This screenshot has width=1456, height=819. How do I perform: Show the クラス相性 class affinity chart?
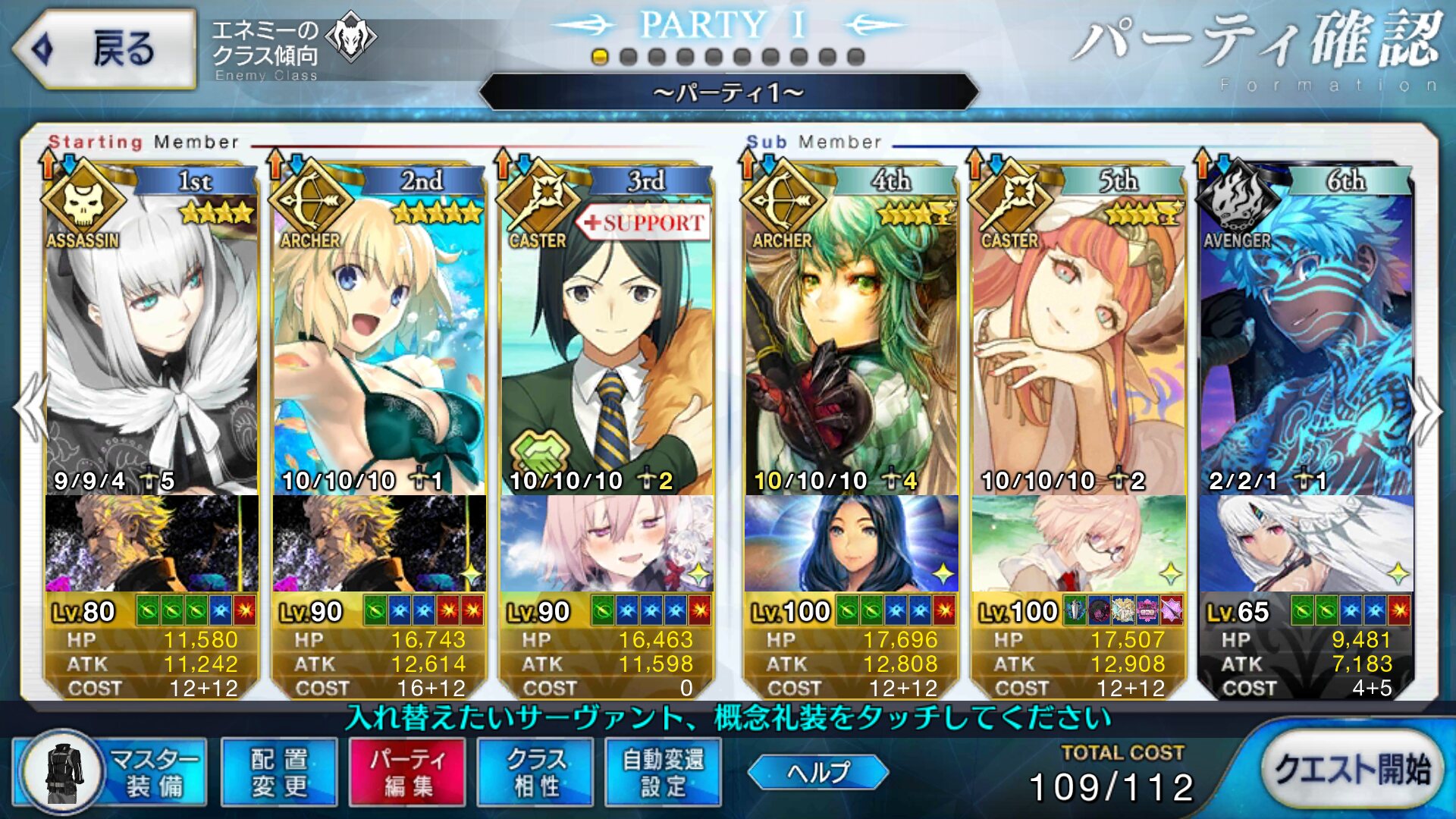coord(535,772)
